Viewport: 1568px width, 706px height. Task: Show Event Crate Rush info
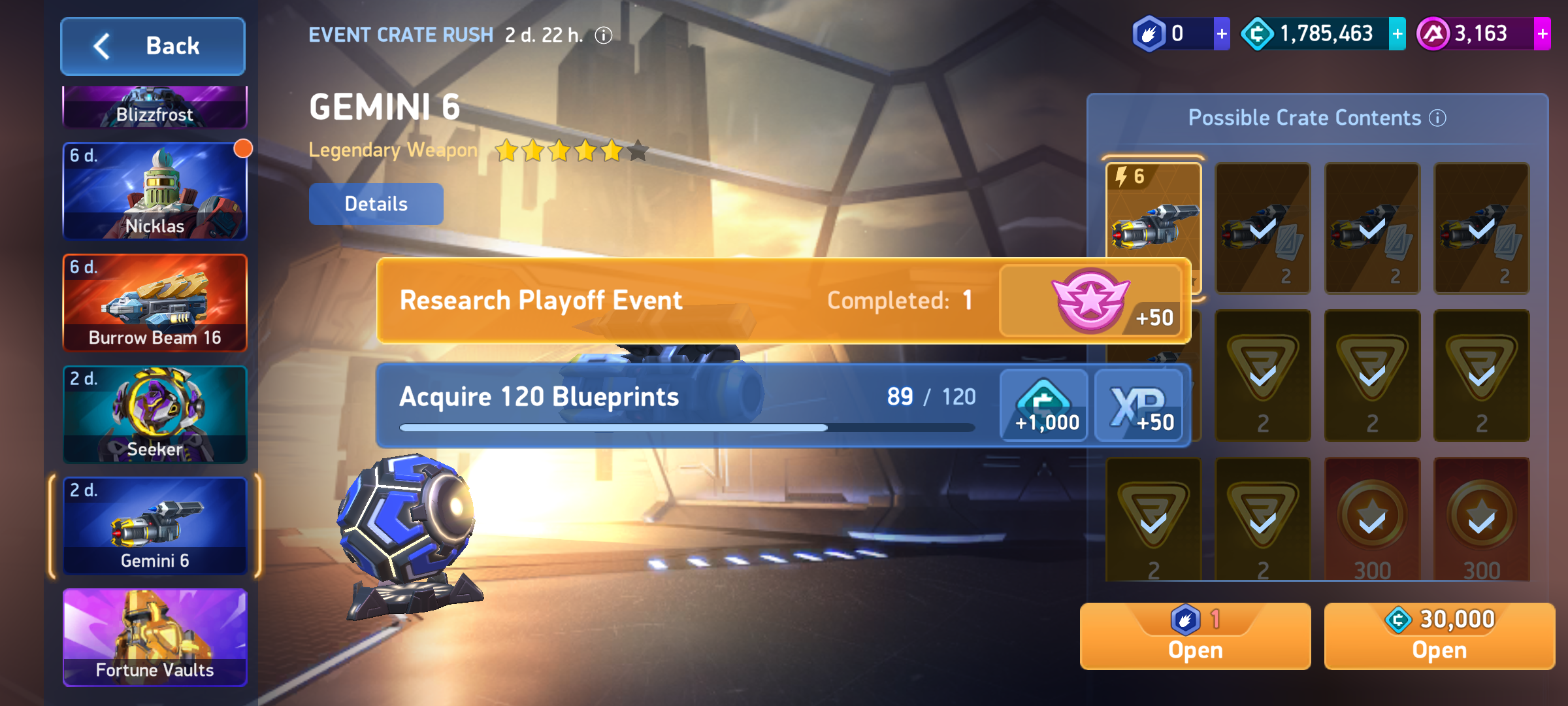pos(604,35)
